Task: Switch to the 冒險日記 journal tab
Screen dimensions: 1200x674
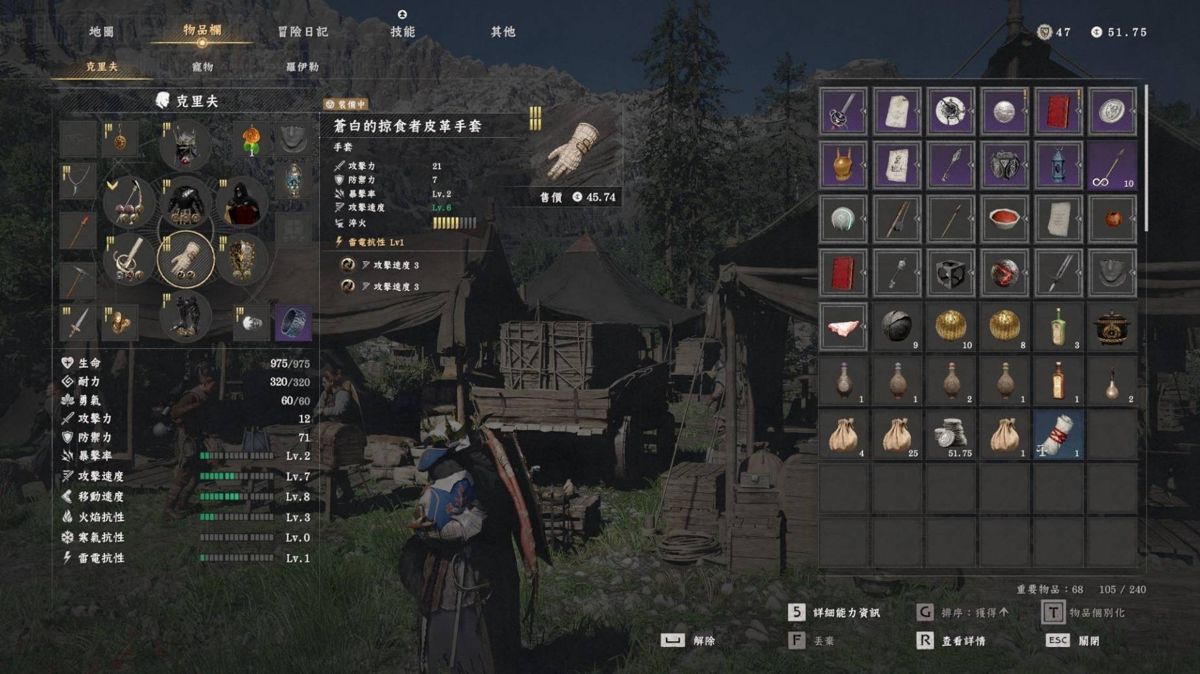Action: (303, 32)
